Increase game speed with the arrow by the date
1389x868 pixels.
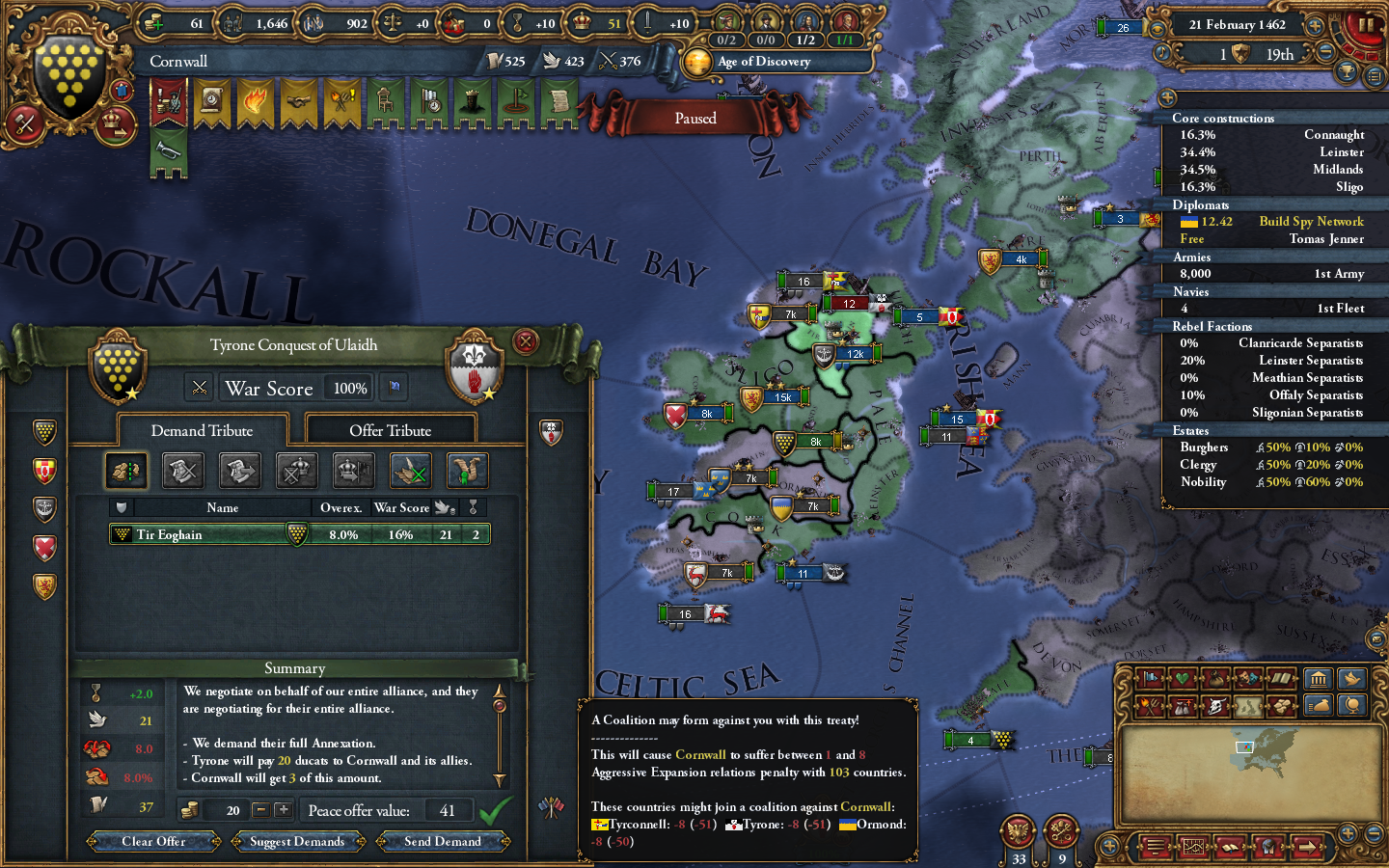tap(1314, 25)
